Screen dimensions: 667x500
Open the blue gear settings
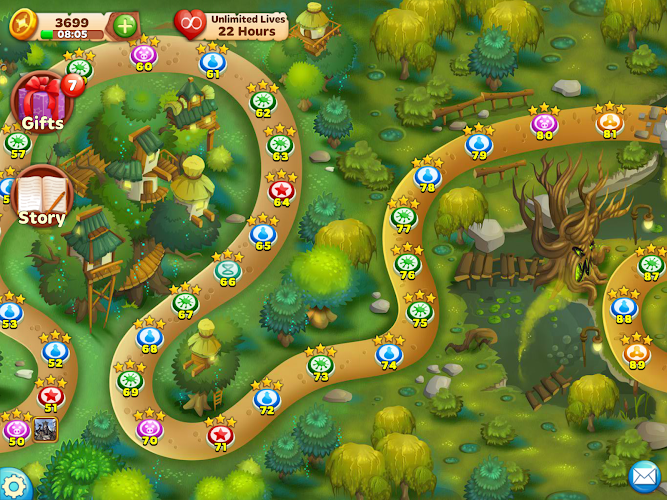(x=12, y=486)
